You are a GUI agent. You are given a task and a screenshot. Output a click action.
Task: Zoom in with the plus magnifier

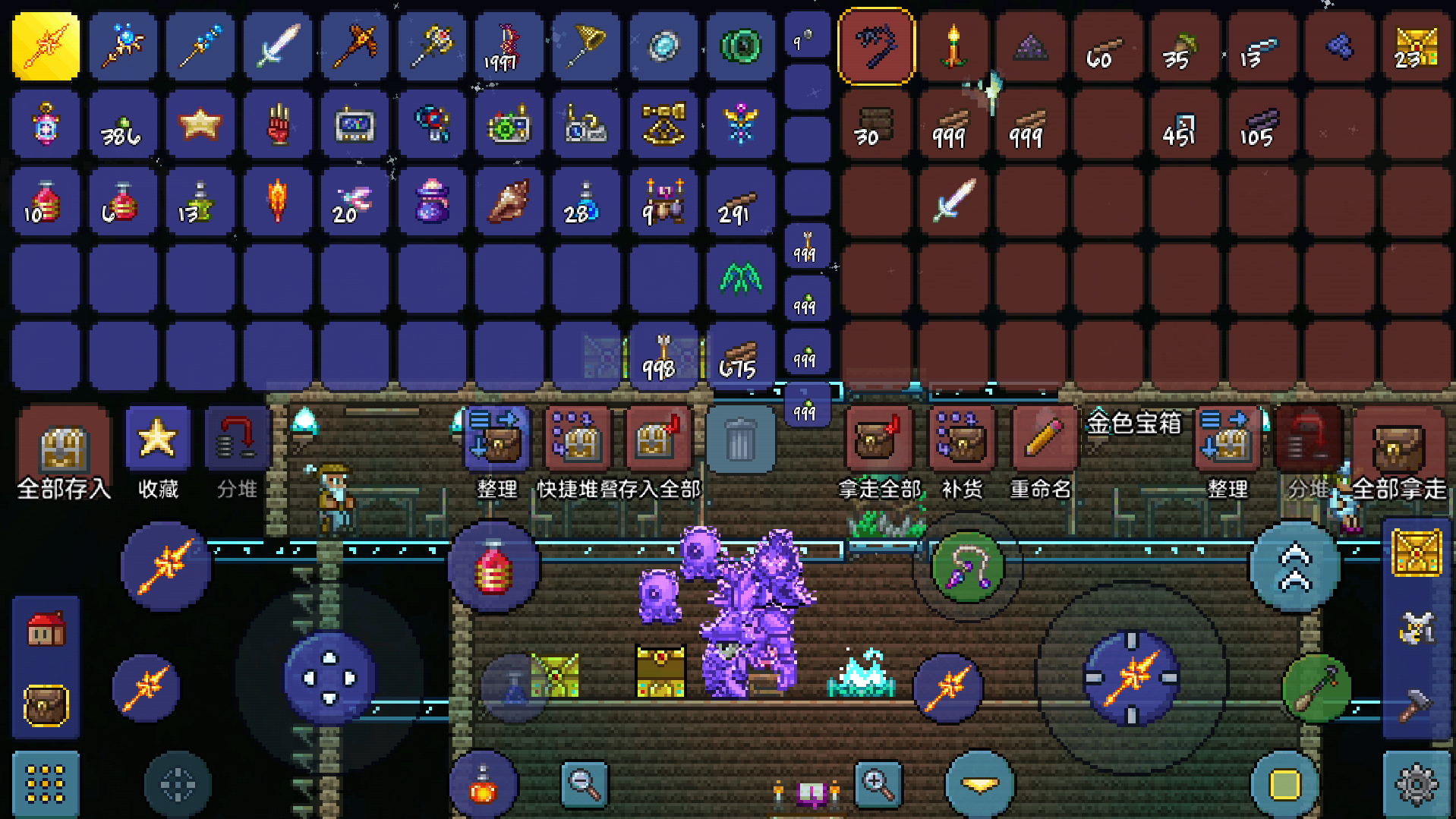click(878, 784)
